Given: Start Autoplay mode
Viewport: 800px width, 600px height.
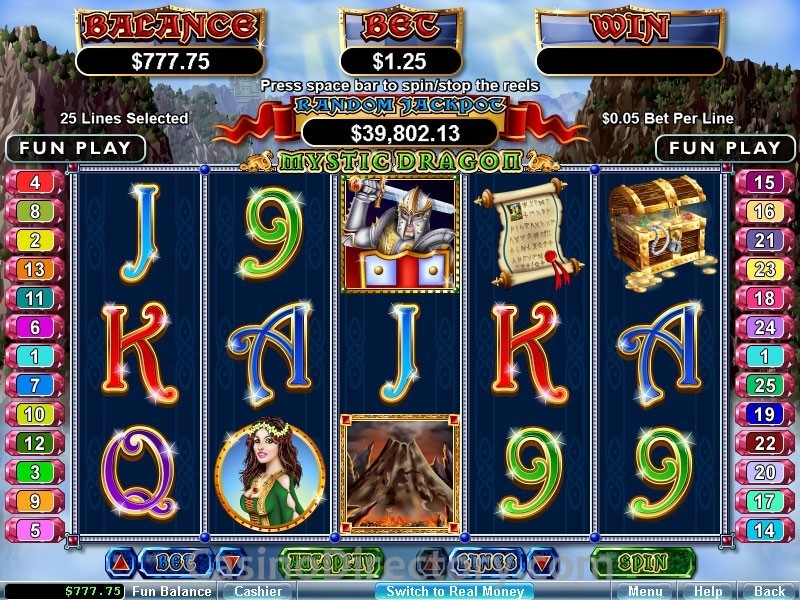Looking at the screenshot, I should pyautogui.click(x=330, y=563).
